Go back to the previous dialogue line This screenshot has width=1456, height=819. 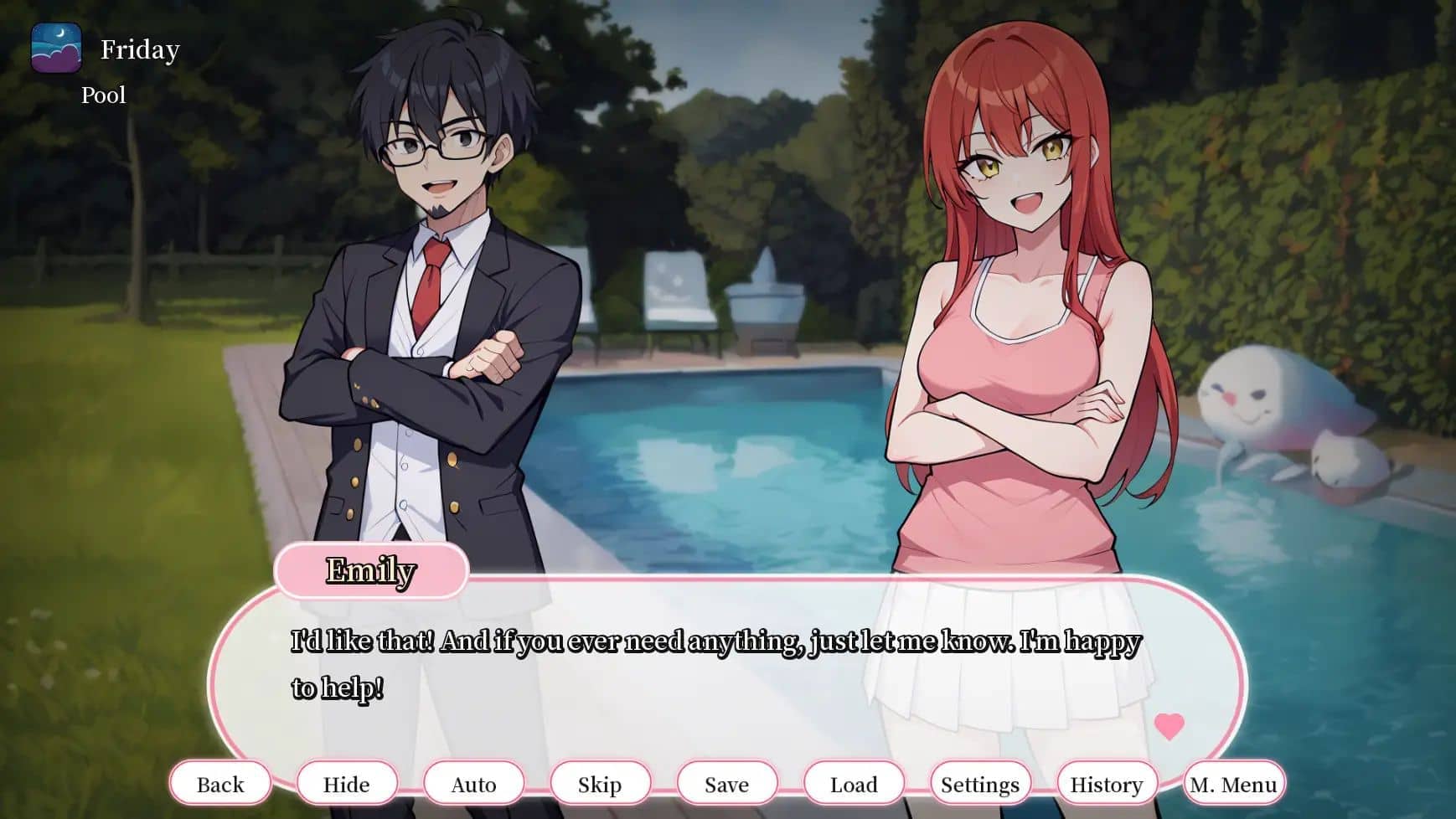click(220, 784)
